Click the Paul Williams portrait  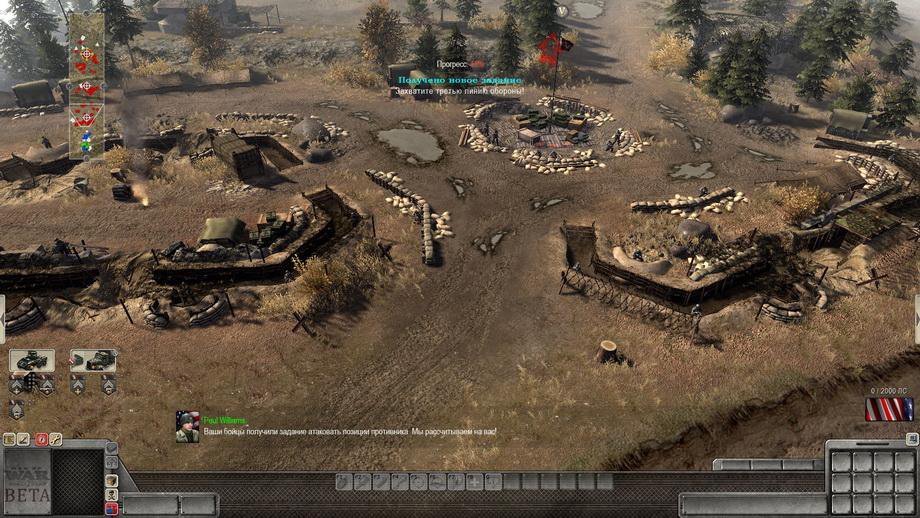187,426
